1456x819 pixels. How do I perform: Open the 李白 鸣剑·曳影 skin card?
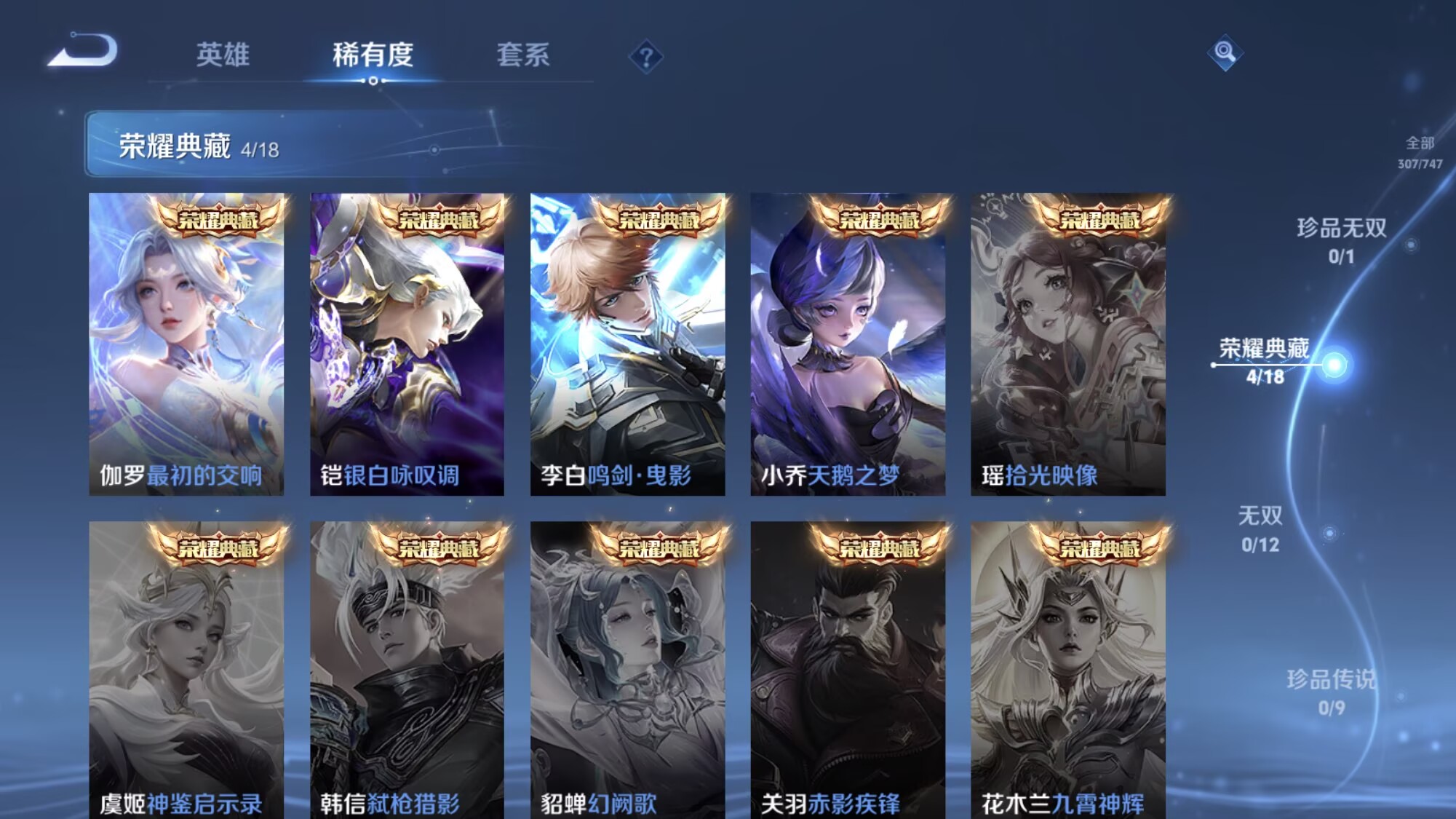pyautogui.click(x=627, y=344)
